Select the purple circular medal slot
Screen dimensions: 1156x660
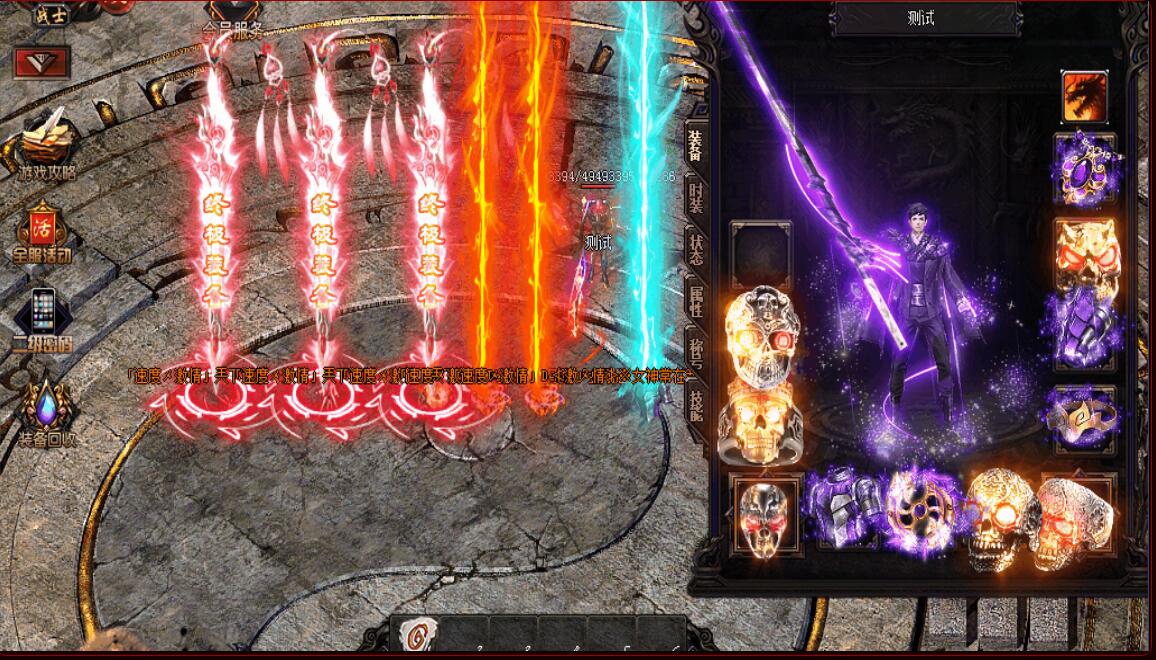point(920,510)
